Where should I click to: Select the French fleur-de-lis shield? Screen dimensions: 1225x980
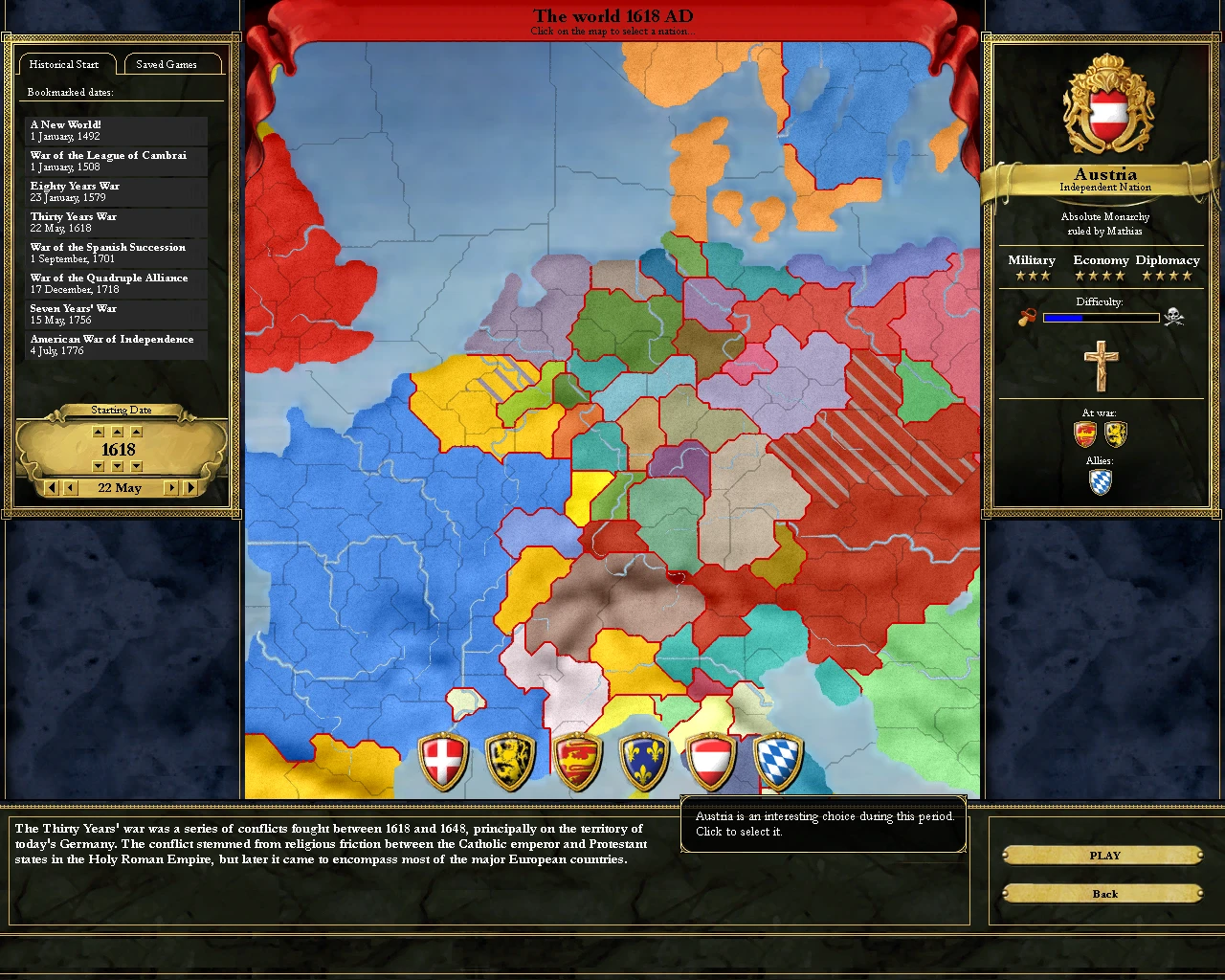(645, 759)
